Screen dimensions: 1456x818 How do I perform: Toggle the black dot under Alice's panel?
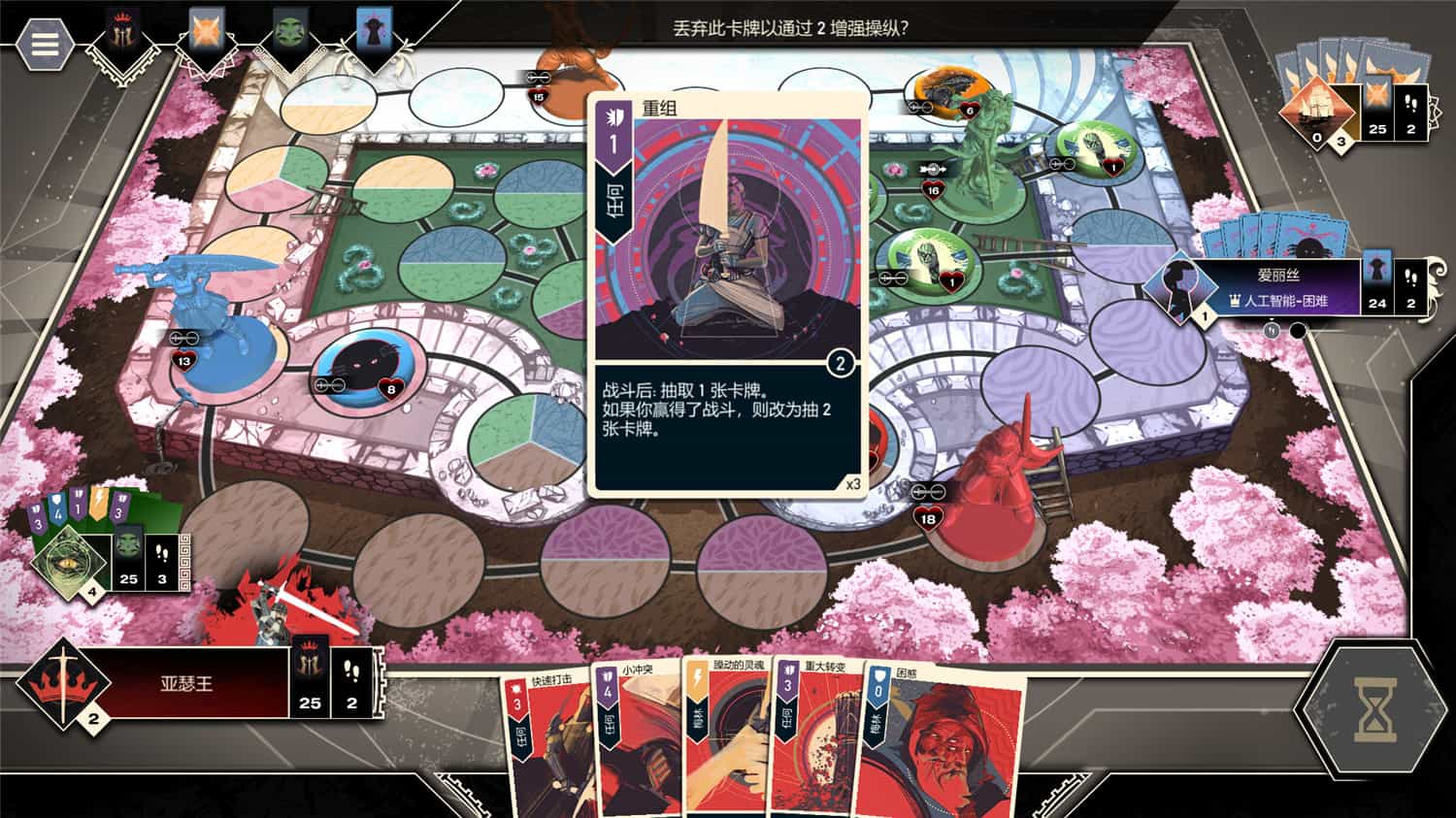[x=1296, y=330]
